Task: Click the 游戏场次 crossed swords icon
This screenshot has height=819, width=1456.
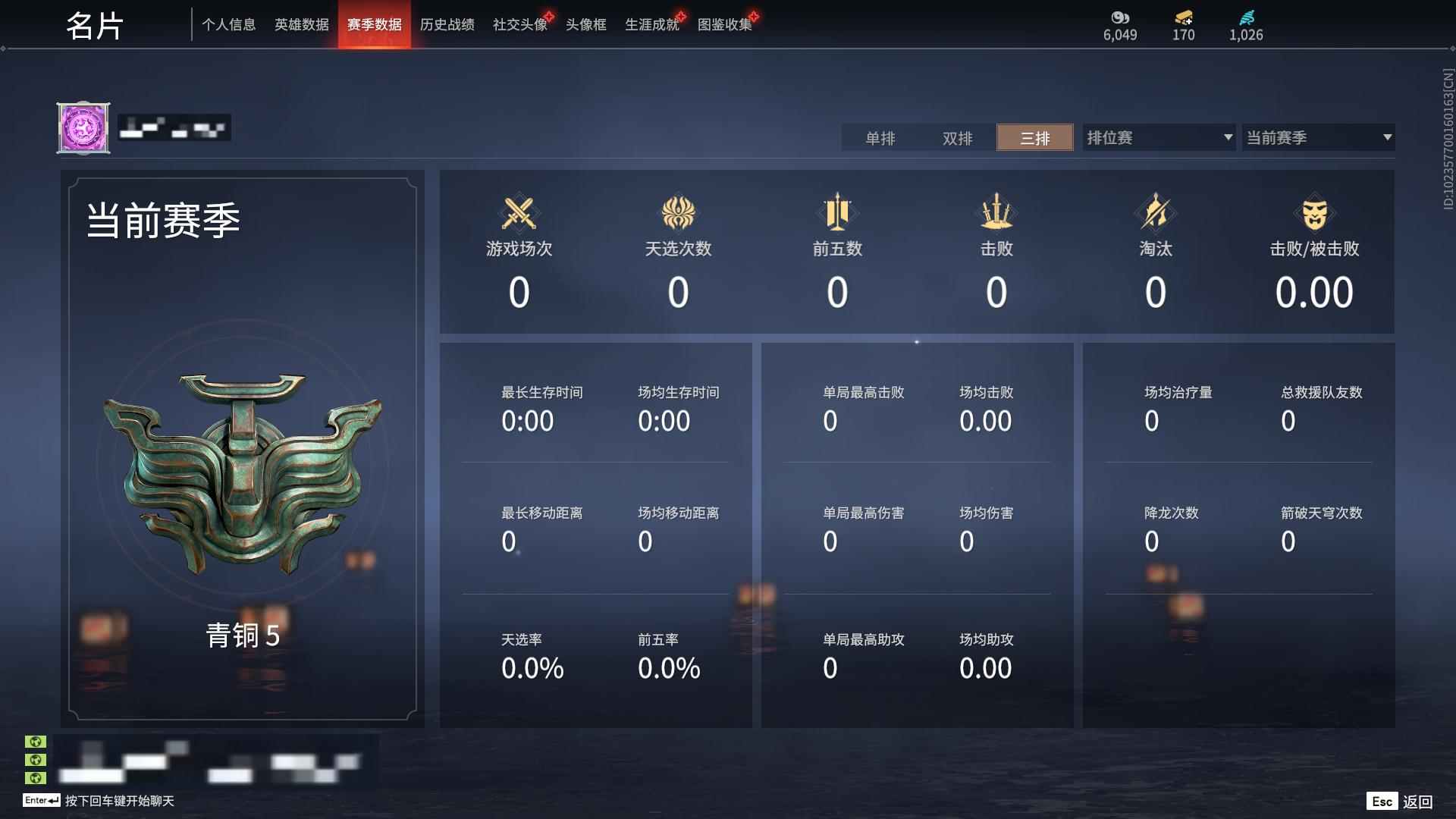Action: pos(518,215)
